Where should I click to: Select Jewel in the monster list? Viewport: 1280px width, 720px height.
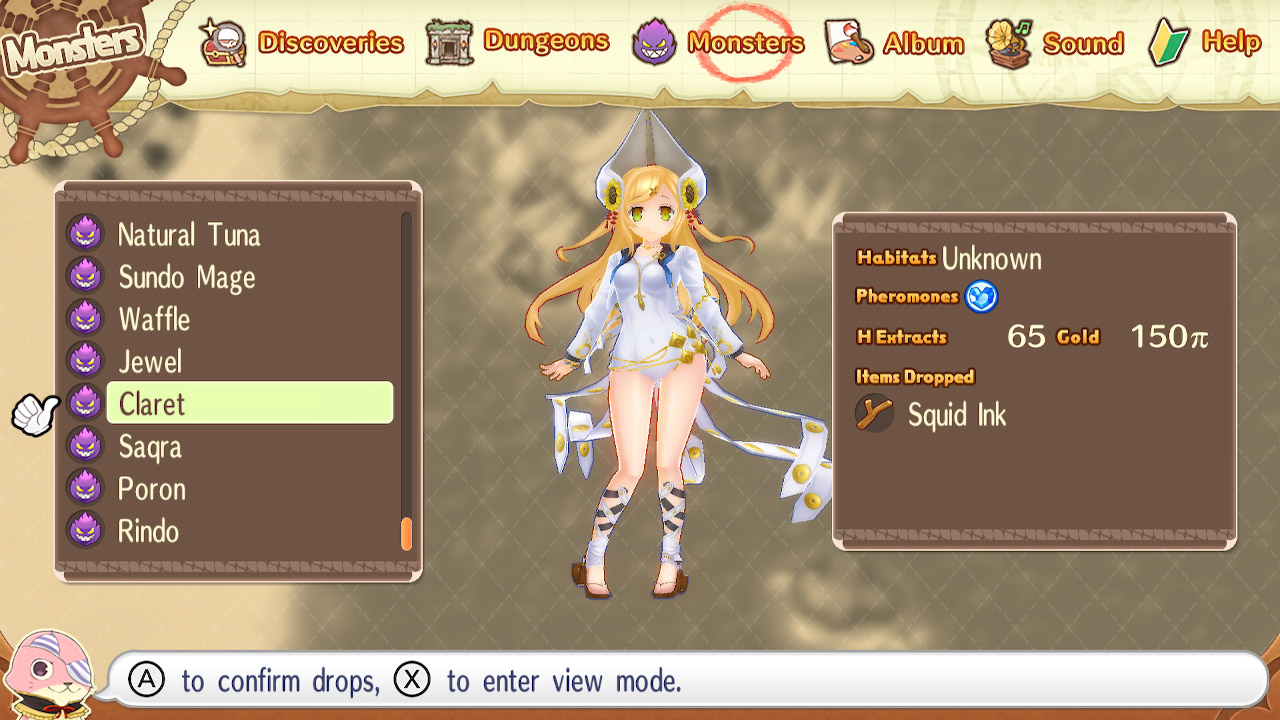pyautogui.click(x=150, y=361)
